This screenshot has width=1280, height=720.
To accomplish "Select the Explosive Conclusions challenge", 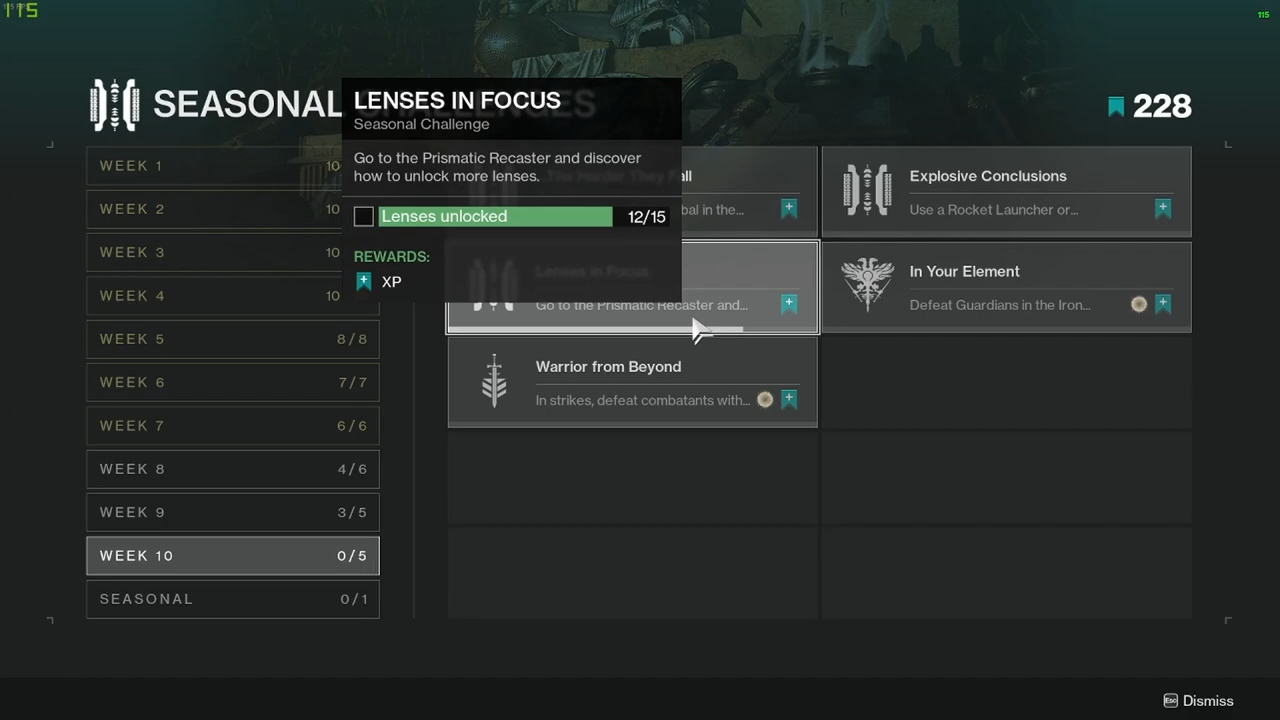I will [x=1006, y=192].
